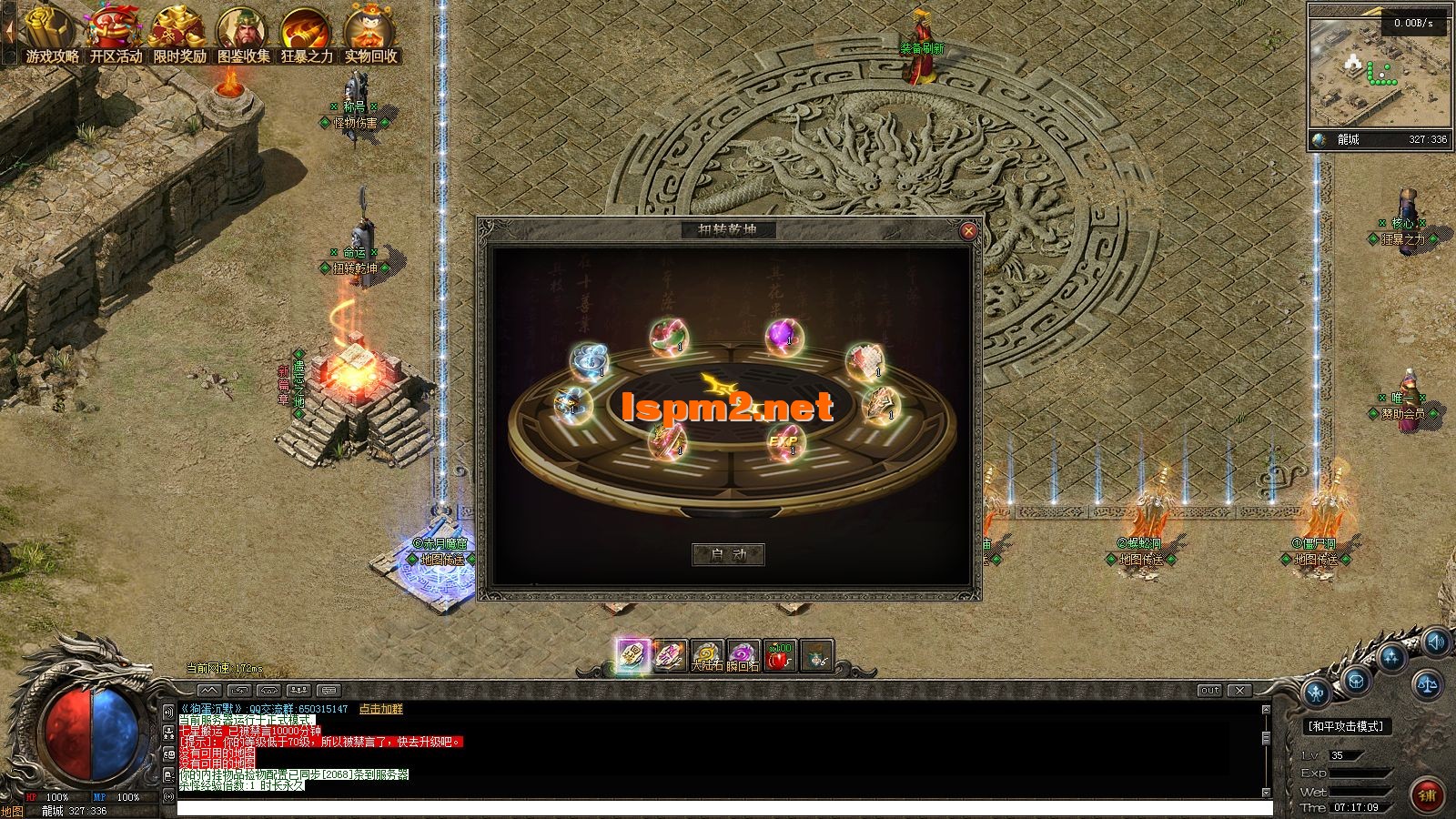Click the 点击加群 link in chat
Image resolution: width=1456 pixels, height=819 pixels.
pyautogui.click(x=380, y=709)
